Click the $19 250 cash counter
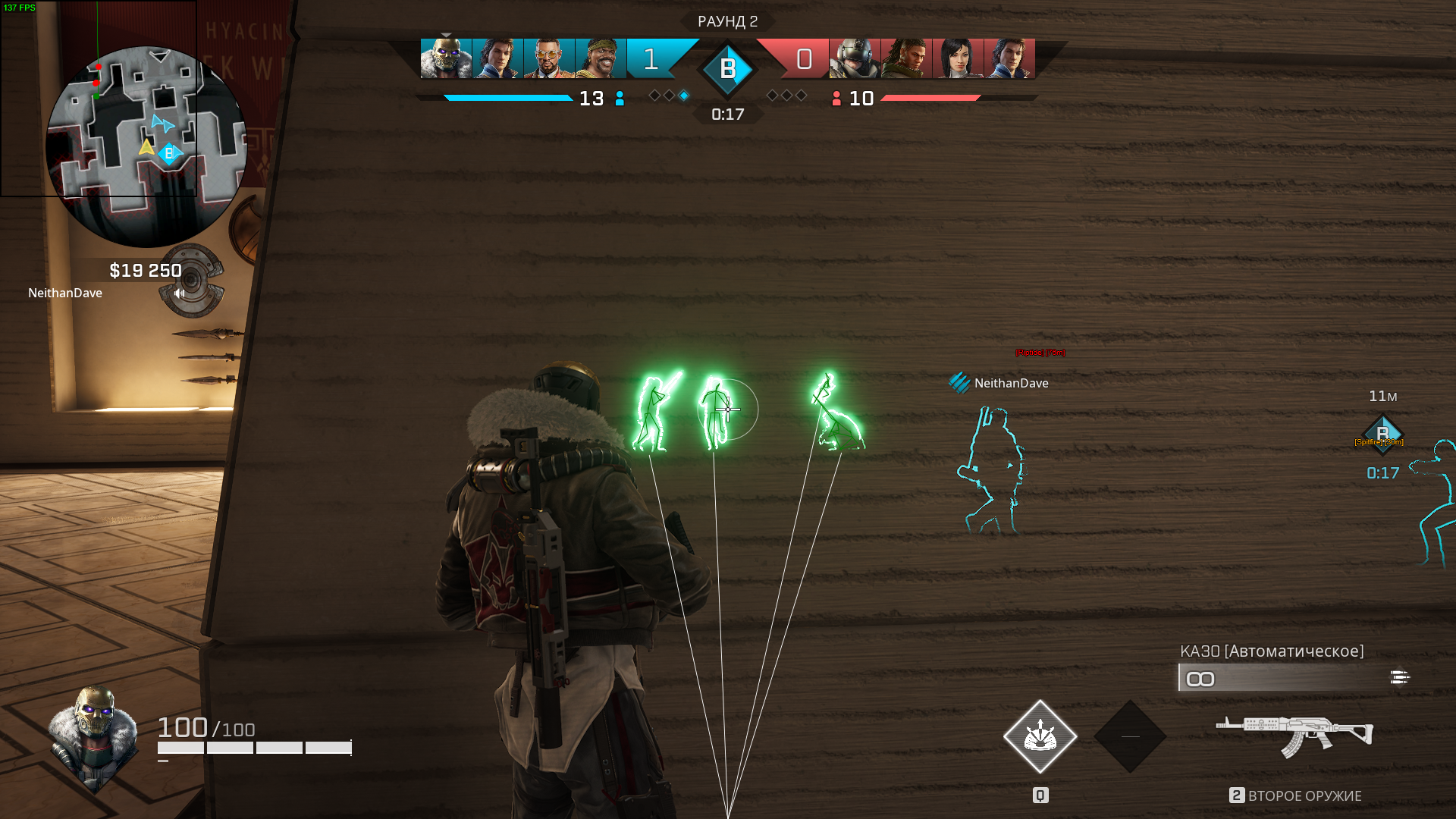Image resolution: width=1456 pixels, height=819 pixels. coord(144,270)
